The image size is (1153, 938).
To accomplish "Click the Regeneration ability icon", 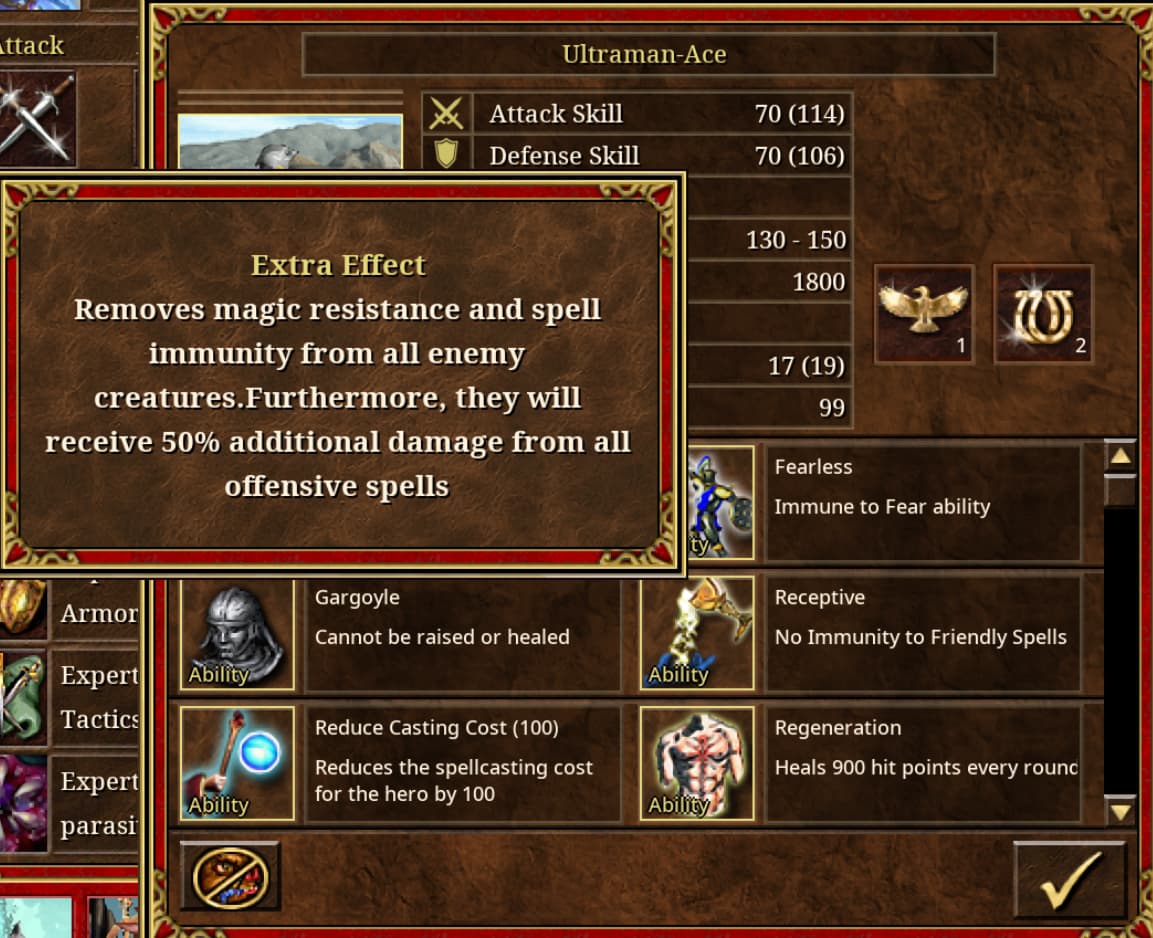I will 697,763.
